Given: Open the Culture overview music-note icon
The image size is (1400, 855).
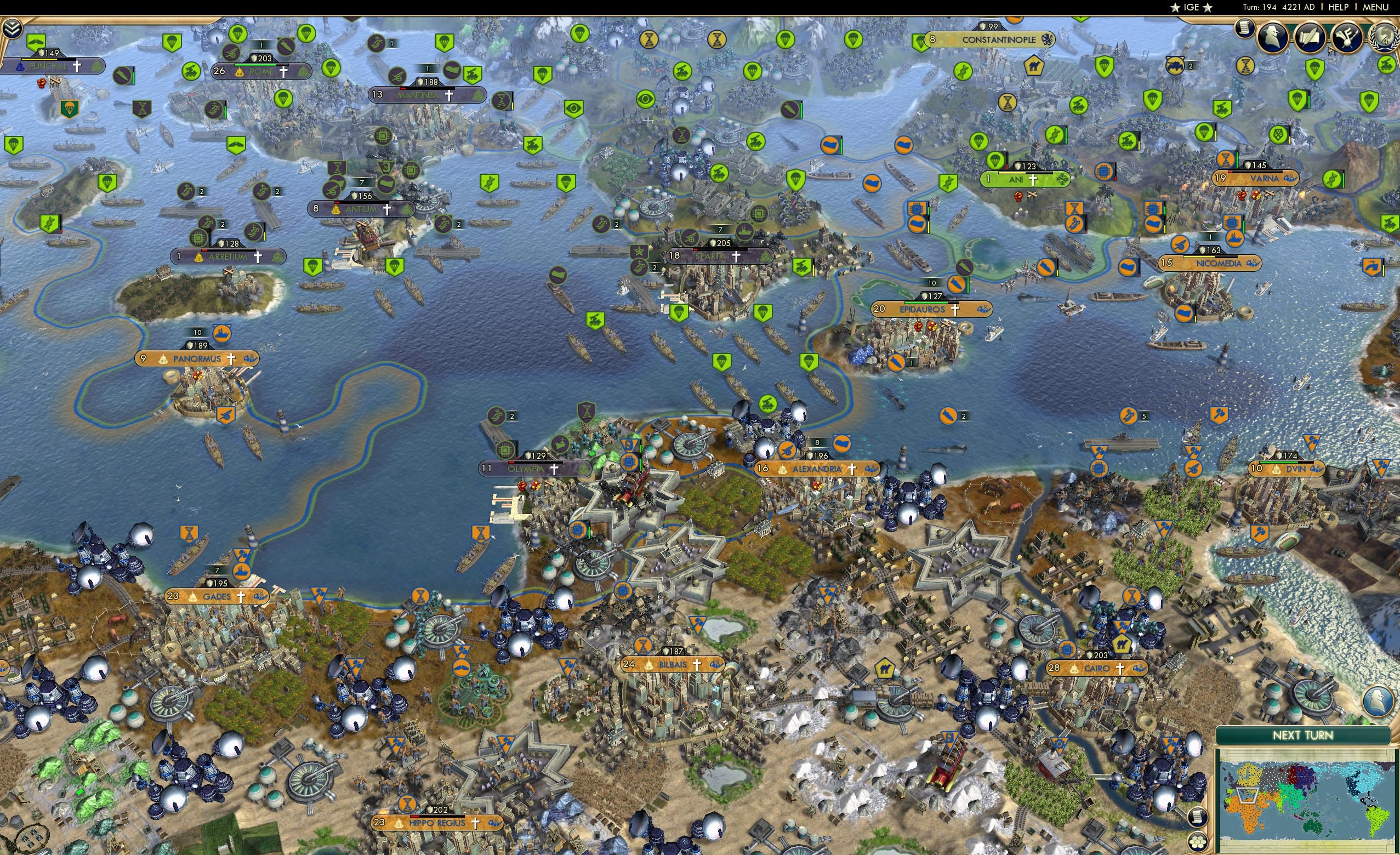Looking at the screenshot, I should (x=1347, y=38).
